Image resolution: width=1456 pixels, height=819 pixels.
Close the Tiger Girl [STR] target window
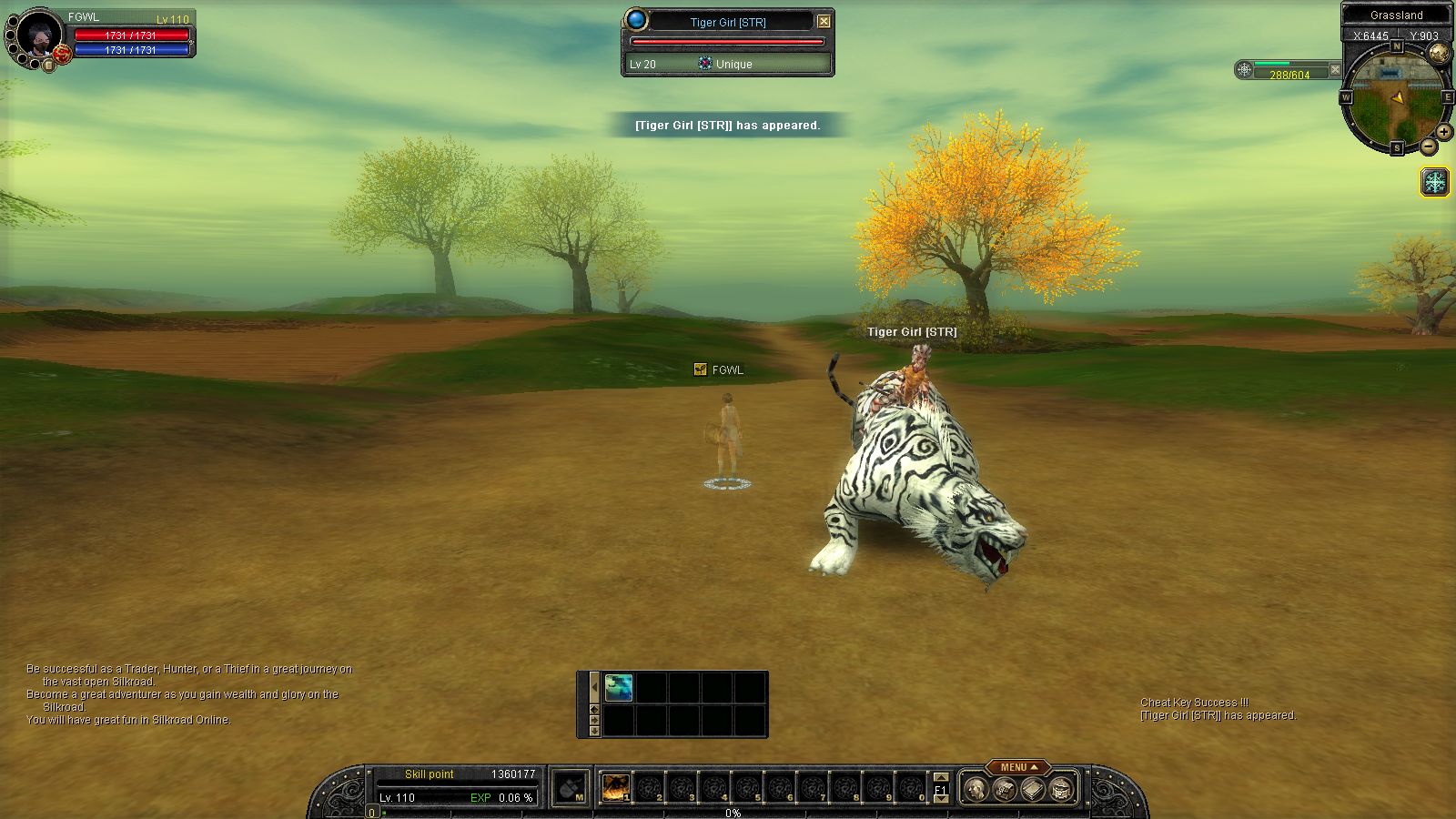(824, 21)
